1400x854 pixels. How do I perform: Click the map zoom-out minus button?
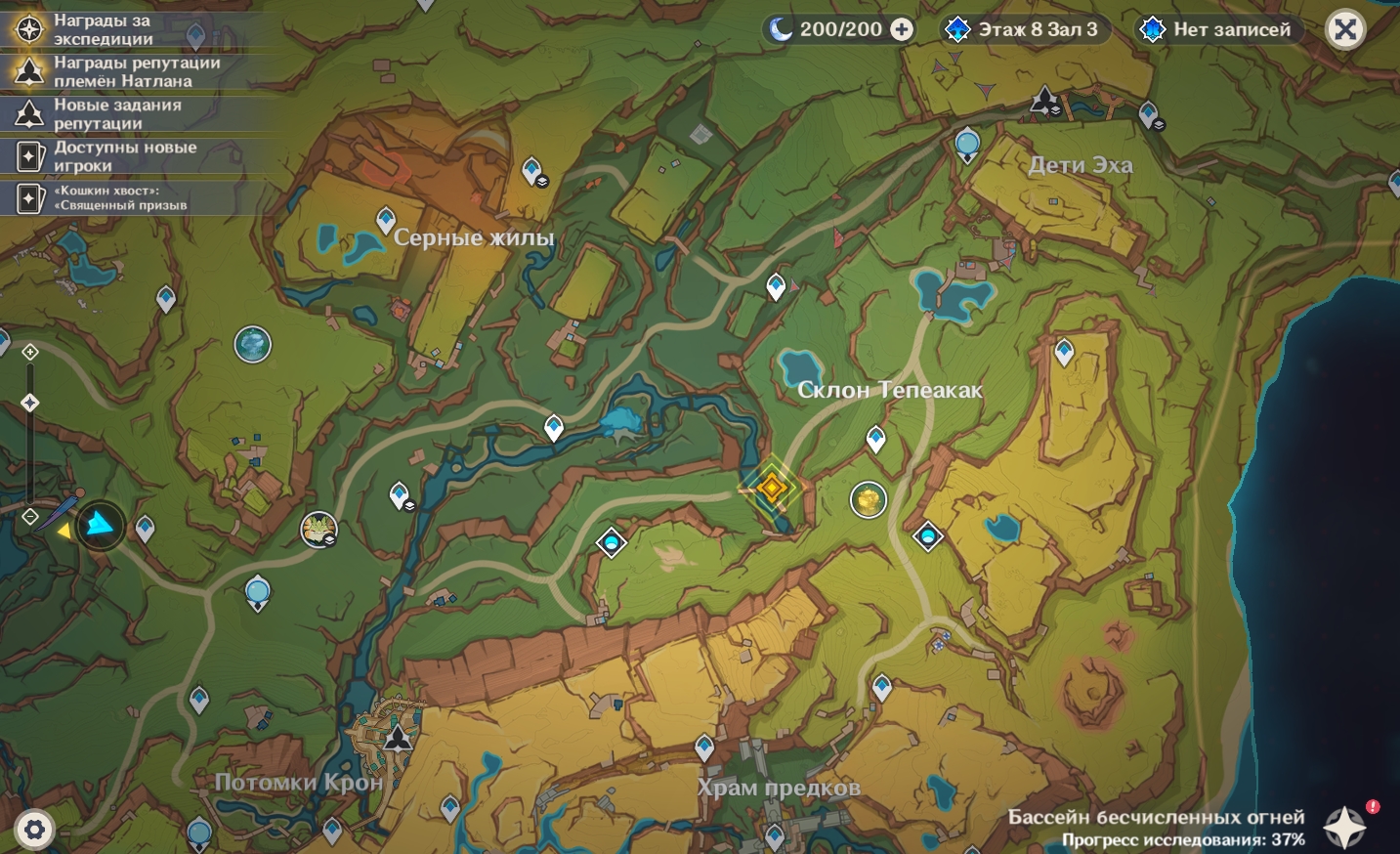click(30, 516)
